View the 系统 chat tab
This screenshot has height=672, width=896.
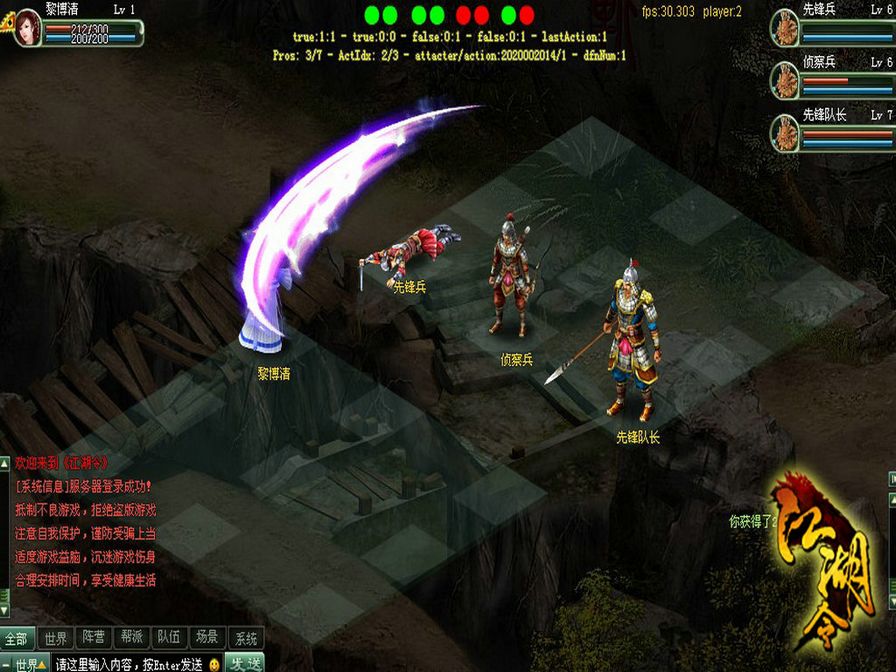[x=244, y=638]
